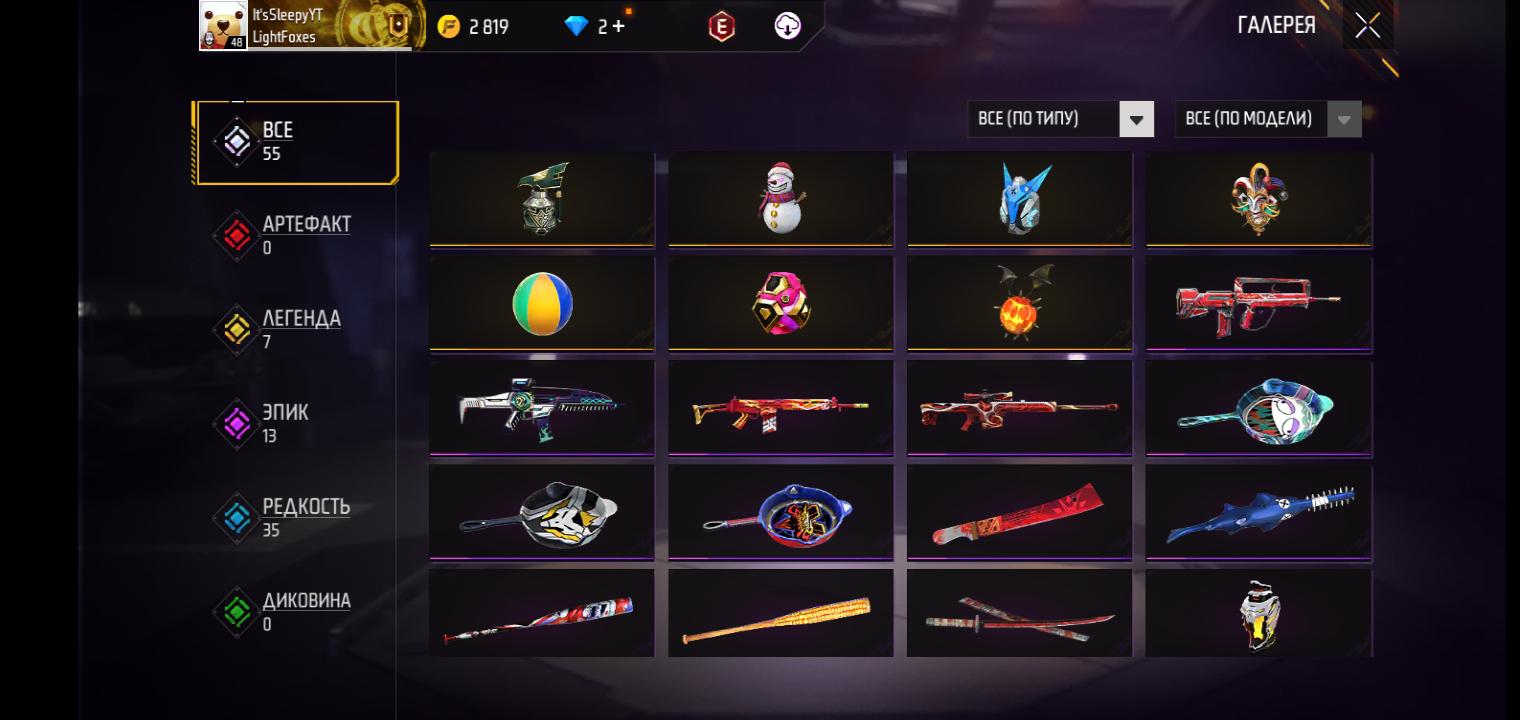Choose the striped beach ball item
Image resolution: width=1520 pixels, height=720 pixels.
[x=542, y=304]
